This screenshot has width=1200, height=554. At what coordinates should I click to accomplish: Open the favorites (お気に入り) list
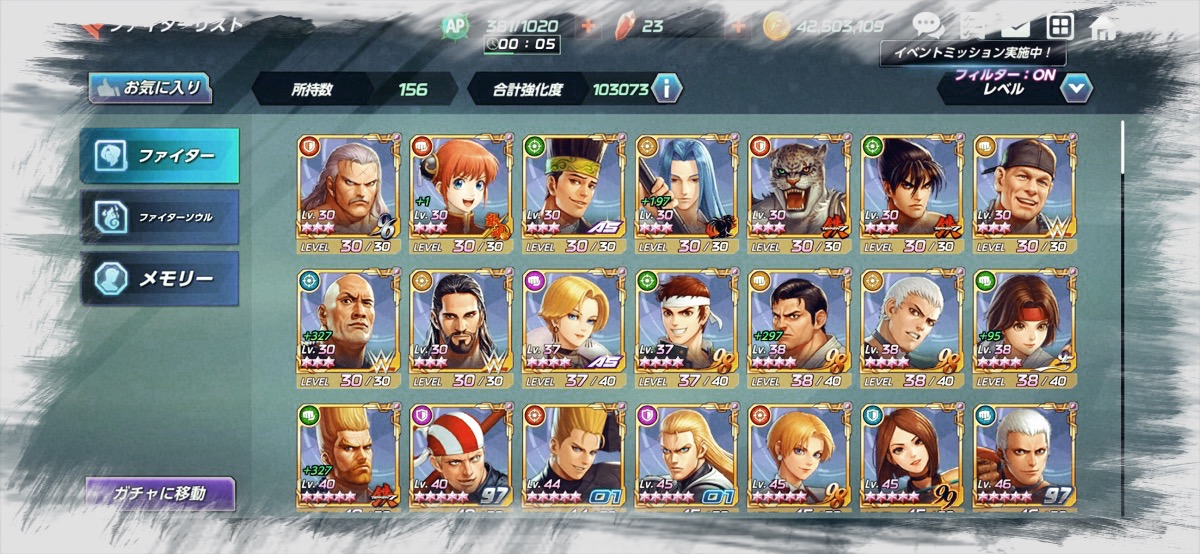[x=148, y=88]
